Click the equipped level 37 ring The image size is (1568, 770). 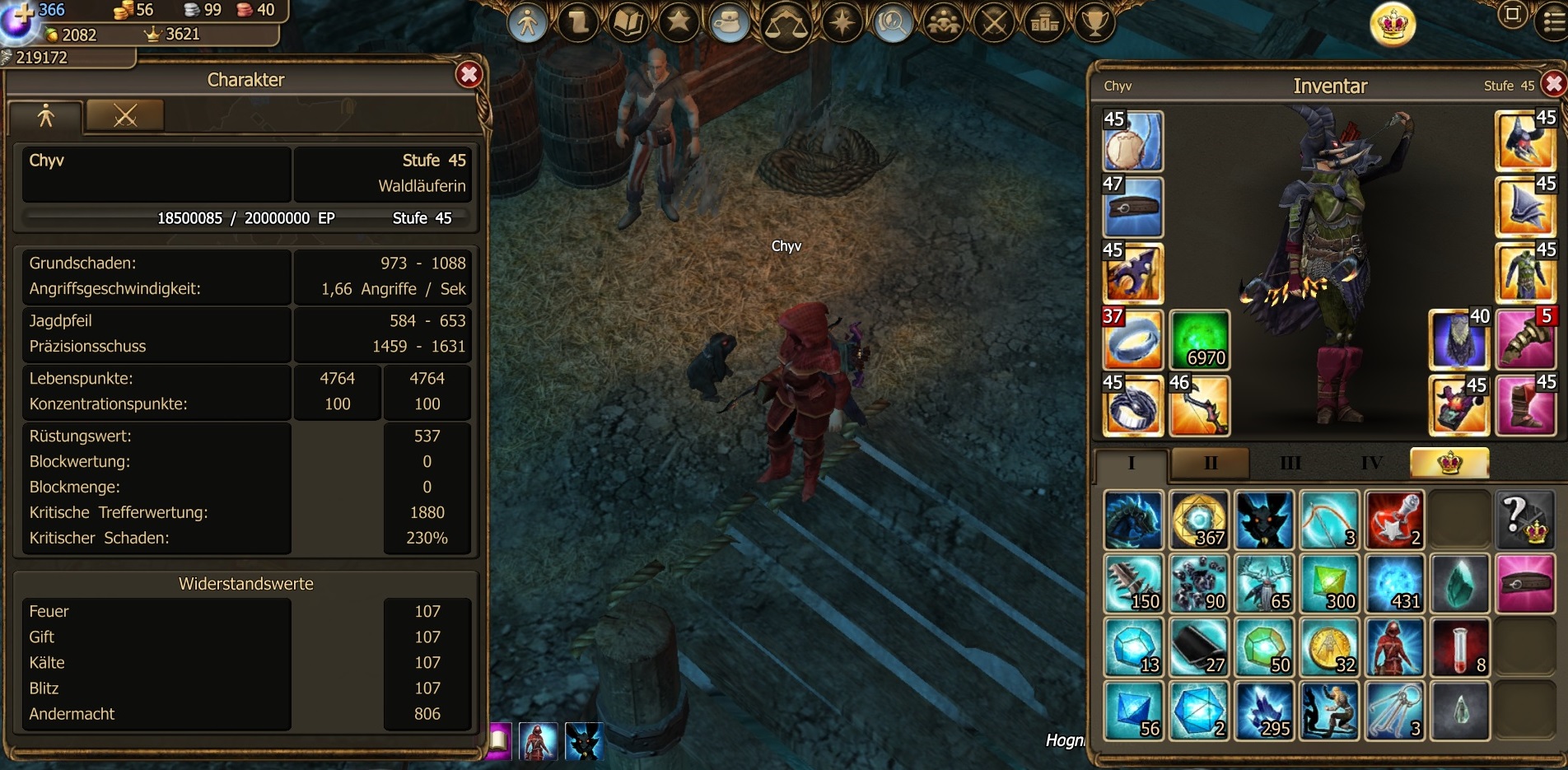1133,339
